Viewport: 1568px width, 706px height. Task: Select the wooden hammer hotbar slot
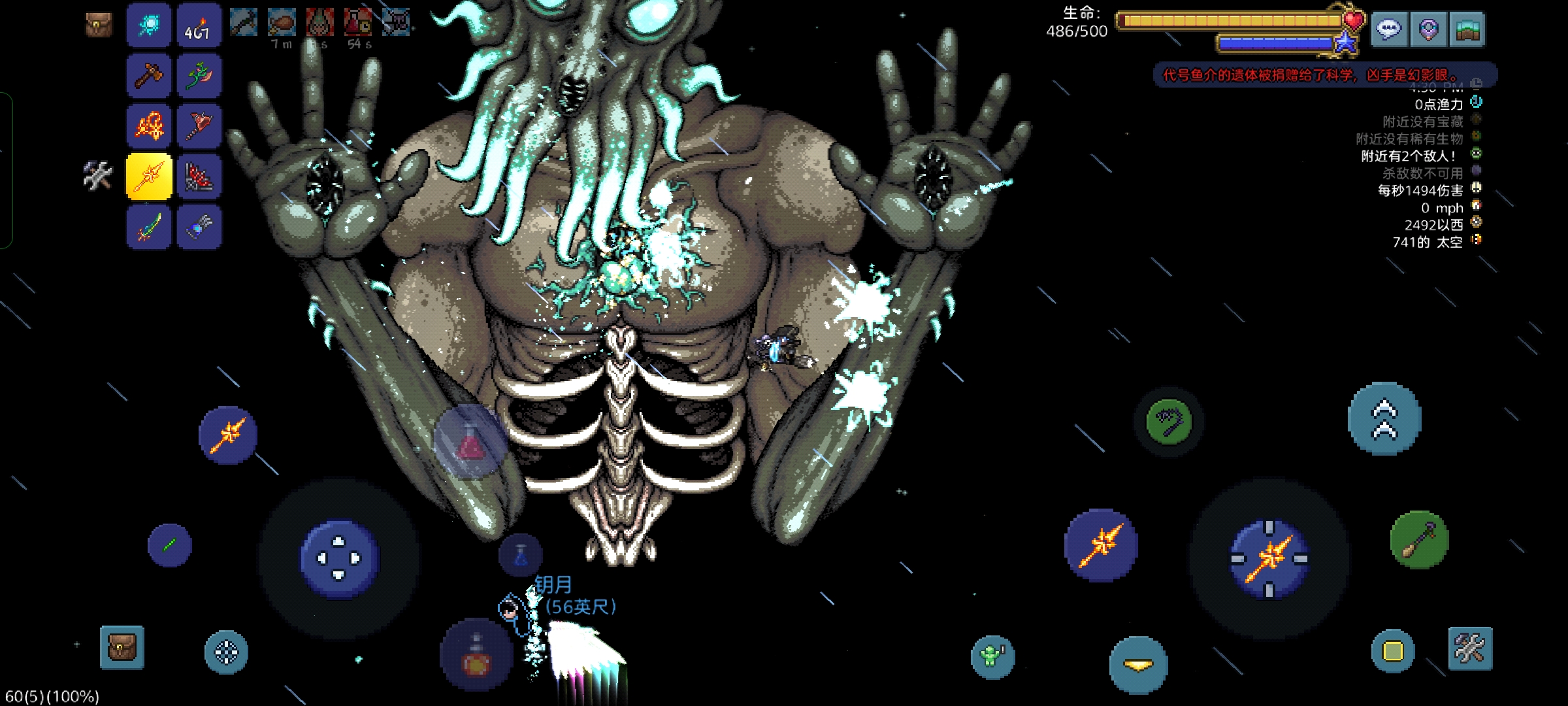(149, 76)
